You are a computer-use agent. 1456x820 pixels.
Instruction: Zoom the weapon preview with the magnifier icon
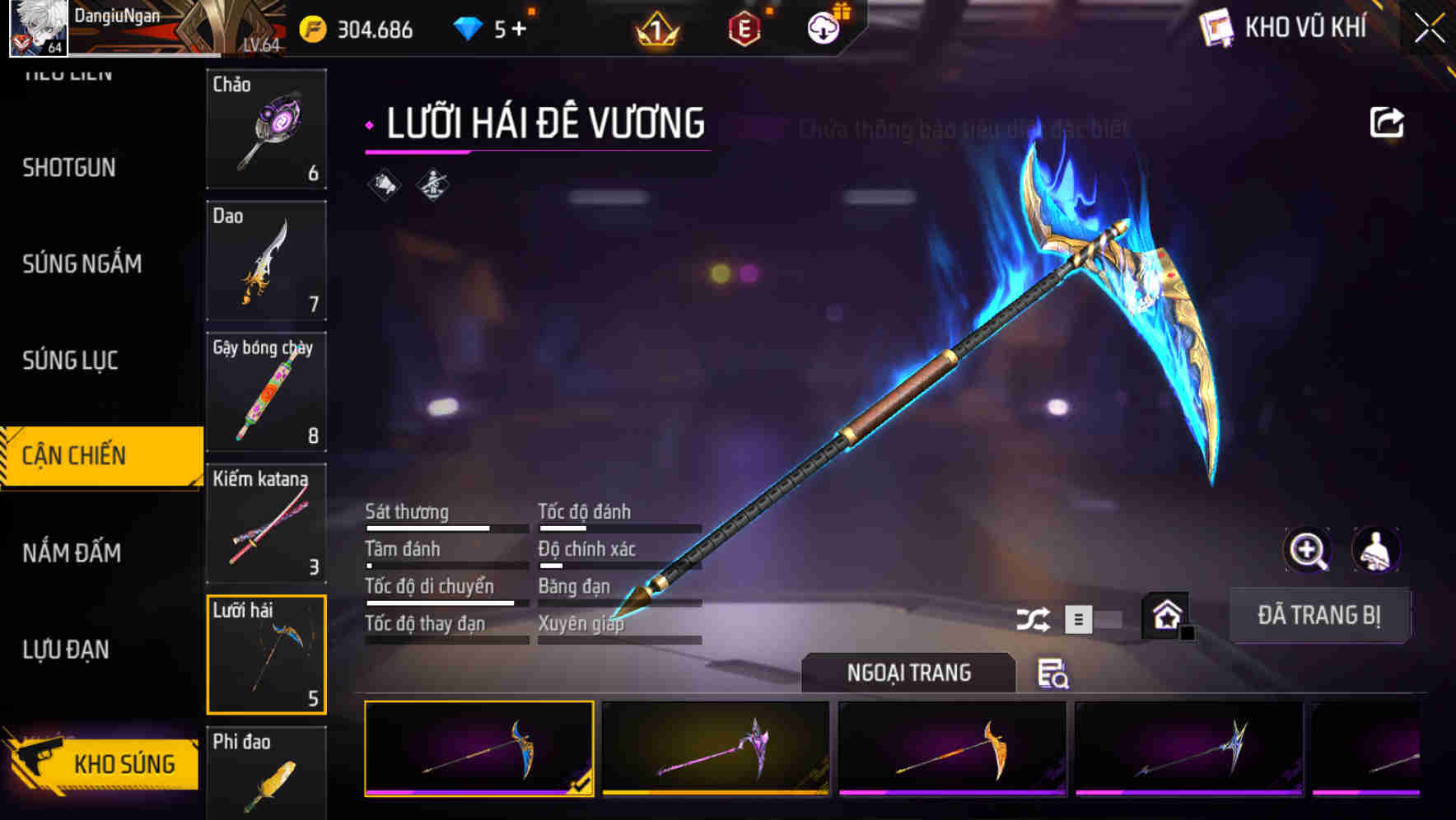[1308, 550]
